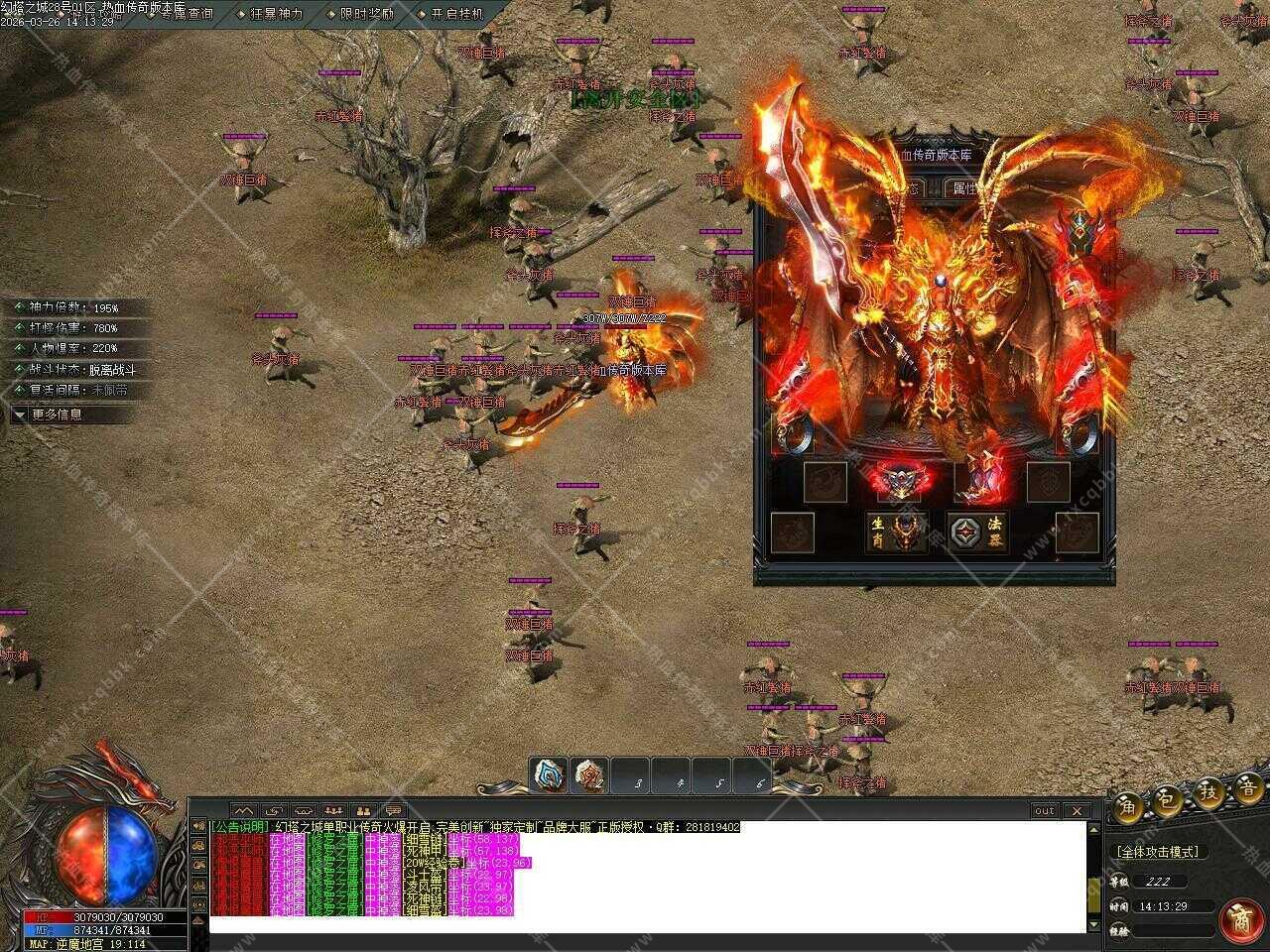Open the character panel with 角 button
This screenshot has height=952, width=1270.
(x=1128, y=803)
